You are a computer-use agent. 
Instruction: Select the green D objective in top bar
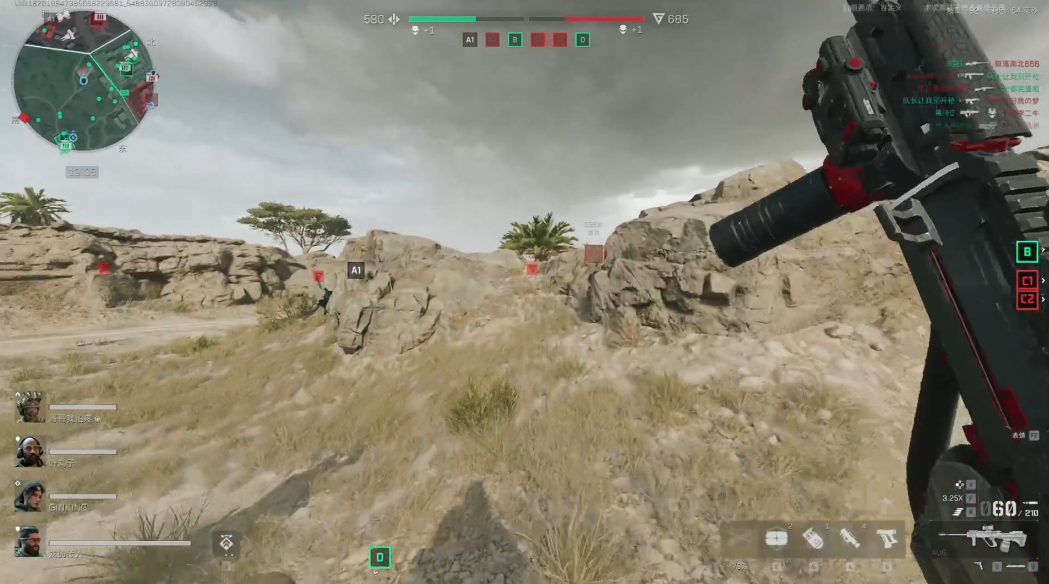pos(582,40)
